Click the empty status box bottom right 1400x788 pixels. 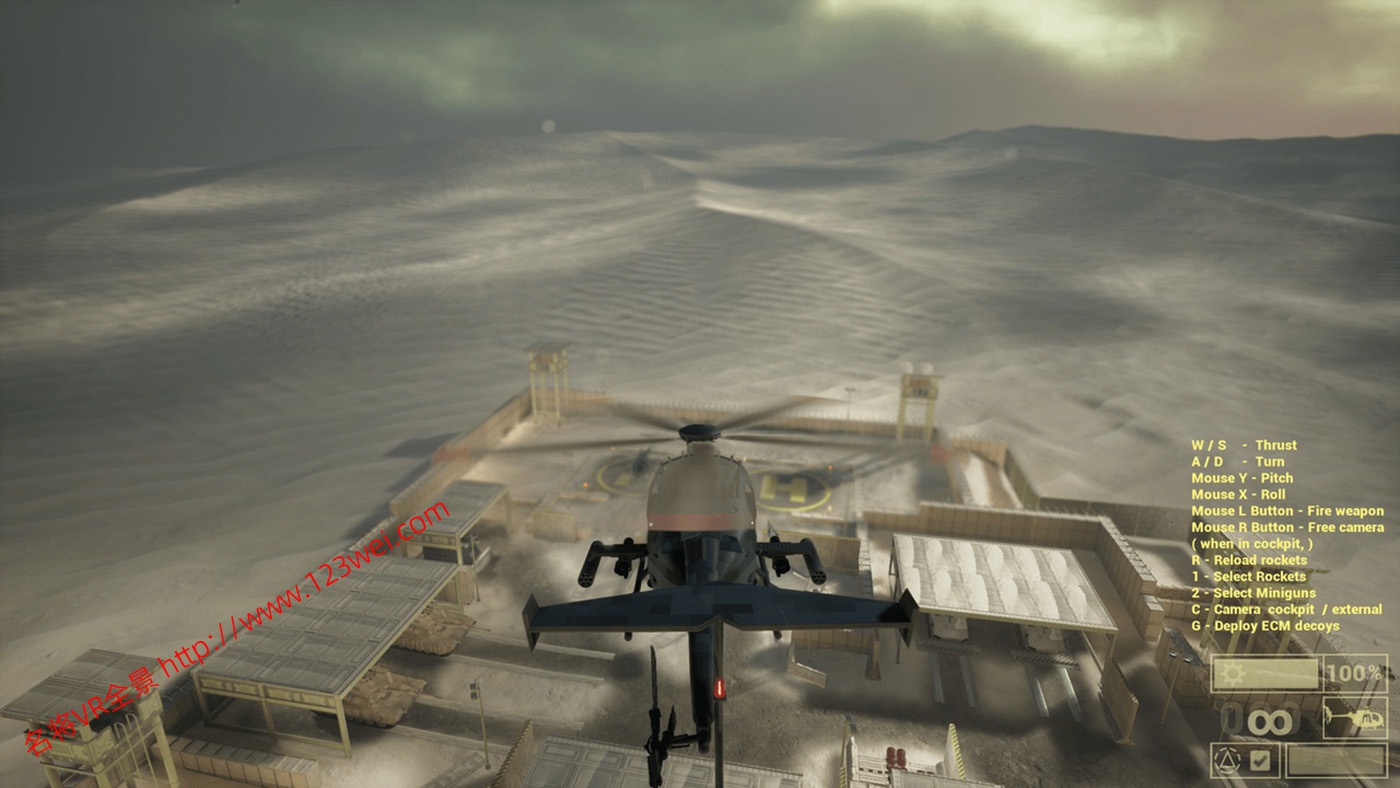pyautogui.click(x=1335, y=760)
